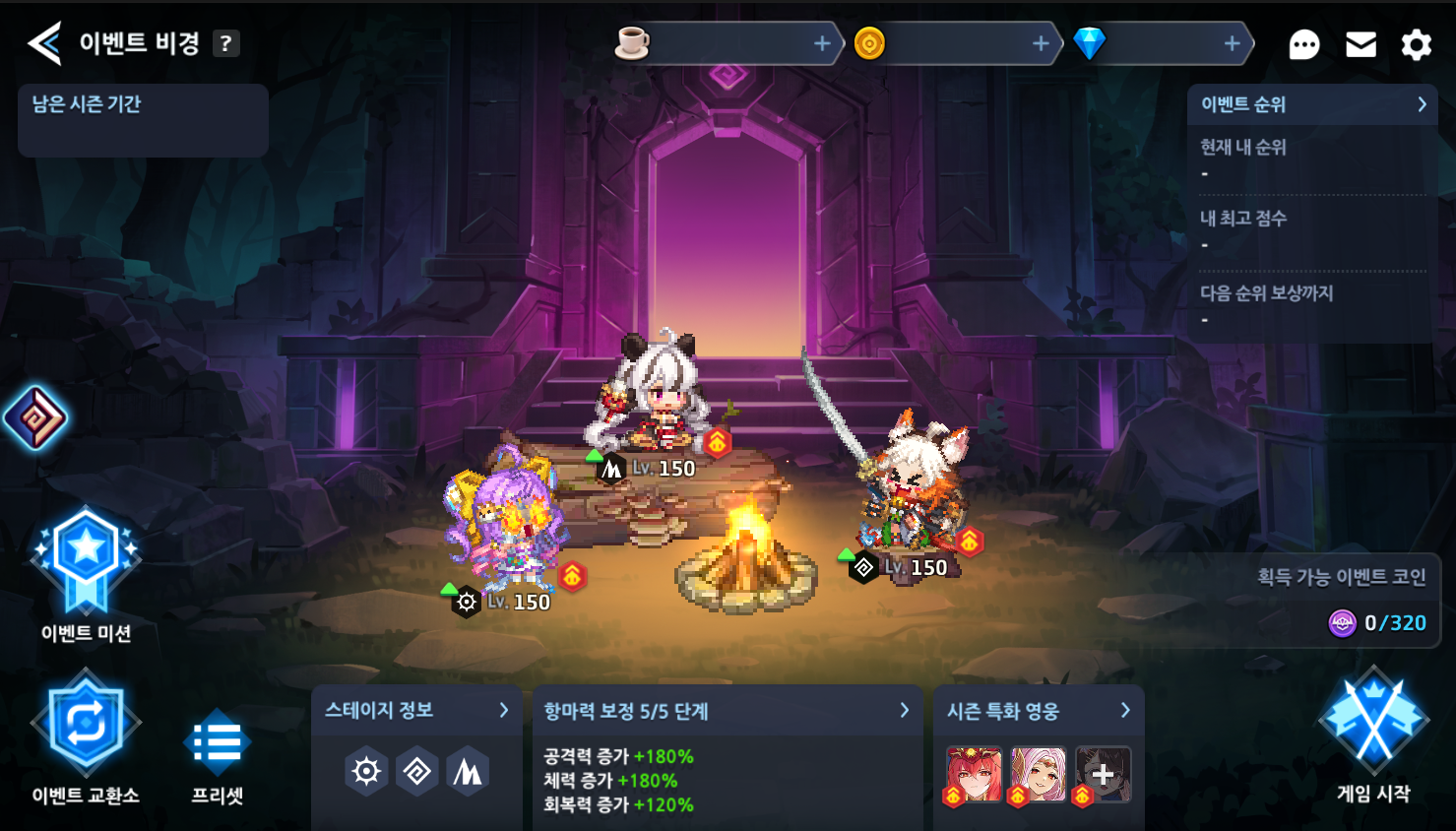Screen dimensions: 1456x831
Task: Open 항마력 보정 resistance adjustment details
Action: 727,711
